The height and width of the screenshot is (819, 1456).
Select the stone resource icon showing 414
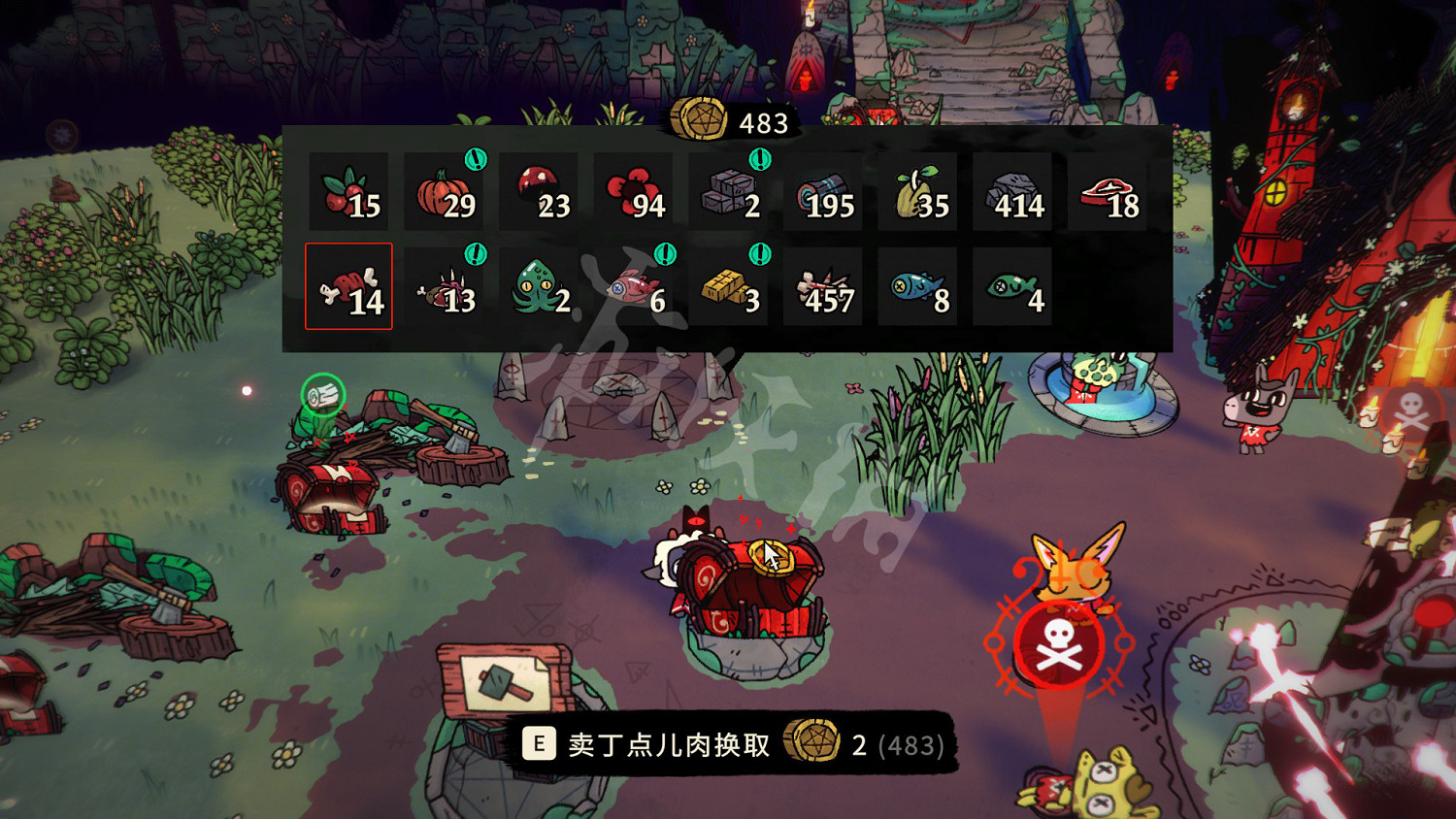[x=1015, y=189]
